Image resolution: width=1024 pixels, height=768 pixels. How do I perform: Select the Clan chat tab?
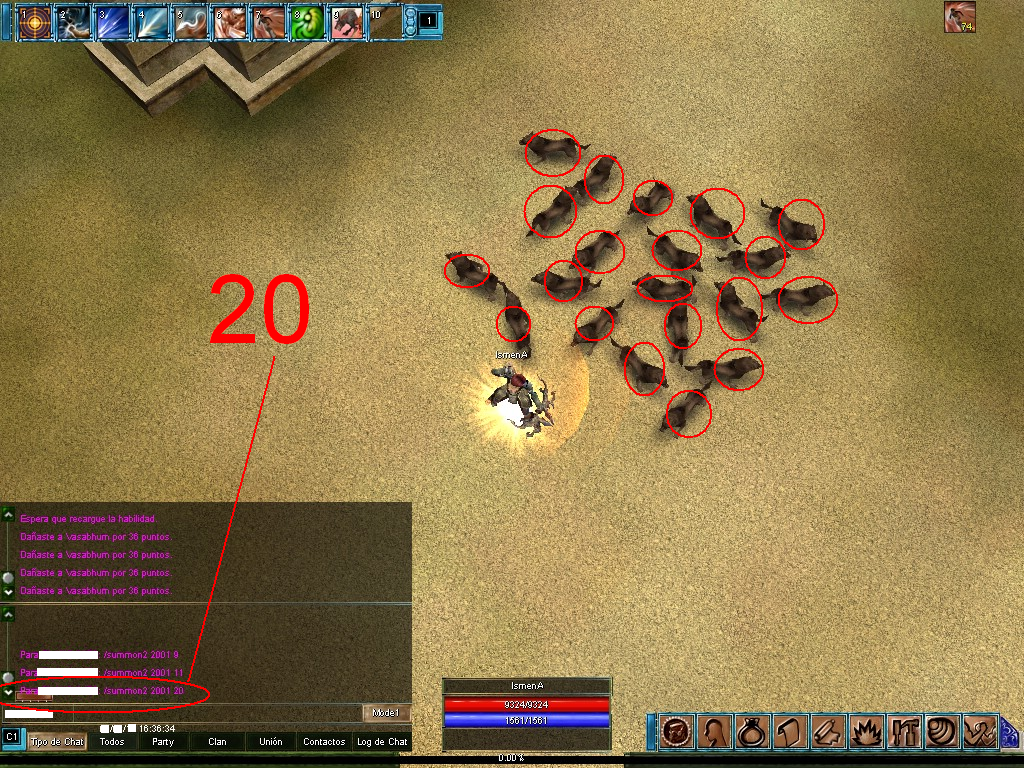[x=217, y=742]
